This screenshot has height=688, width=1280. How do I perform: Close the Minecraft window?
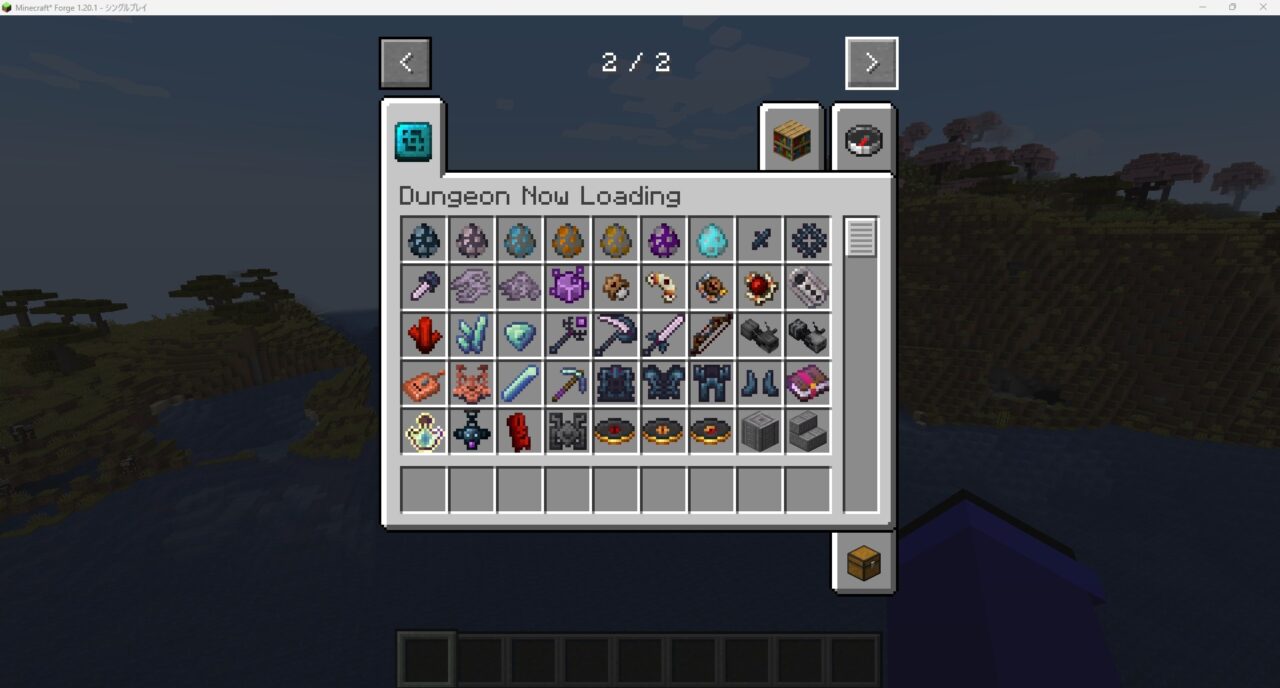tap(1261, 7)
